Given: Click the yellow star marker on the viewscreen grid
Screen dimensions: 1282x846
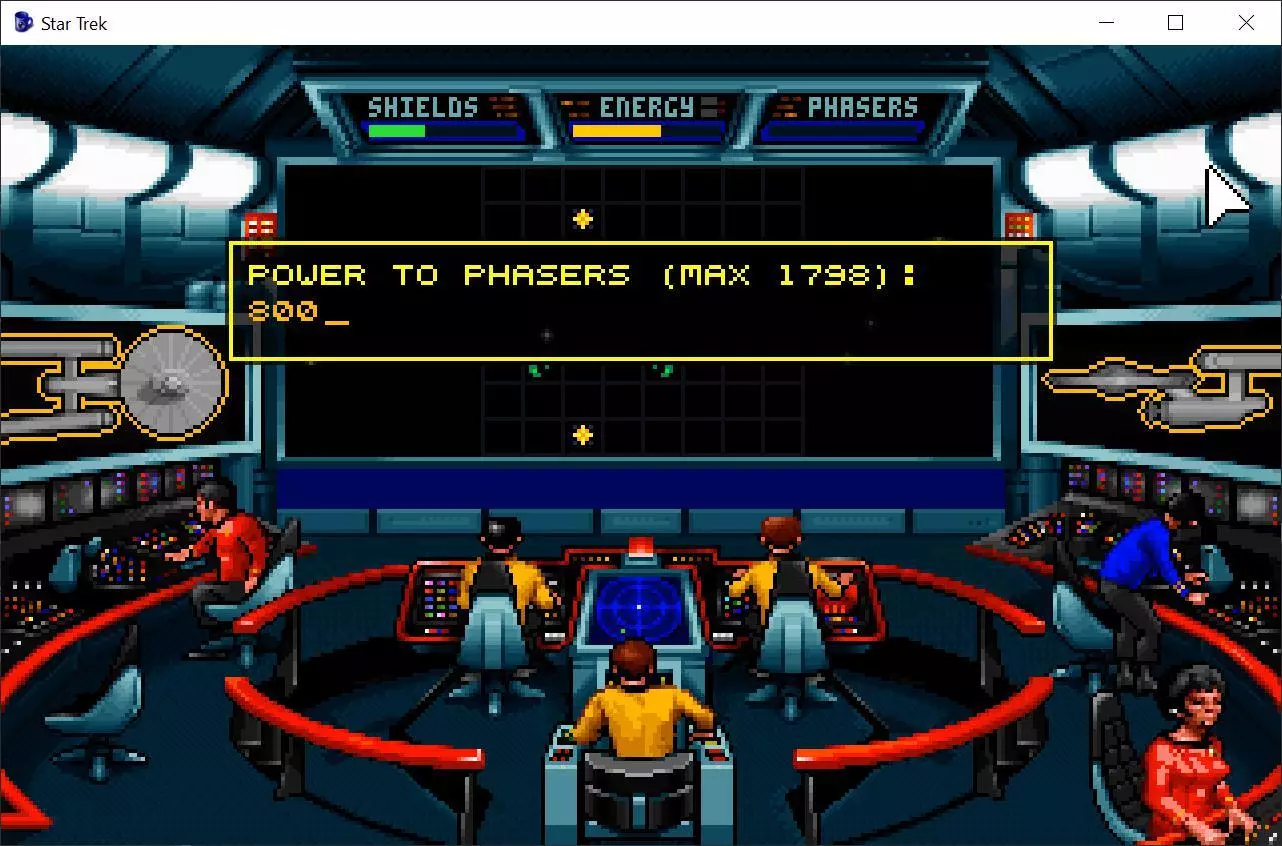Looking at the screenshot, I should tap(583, 218).
